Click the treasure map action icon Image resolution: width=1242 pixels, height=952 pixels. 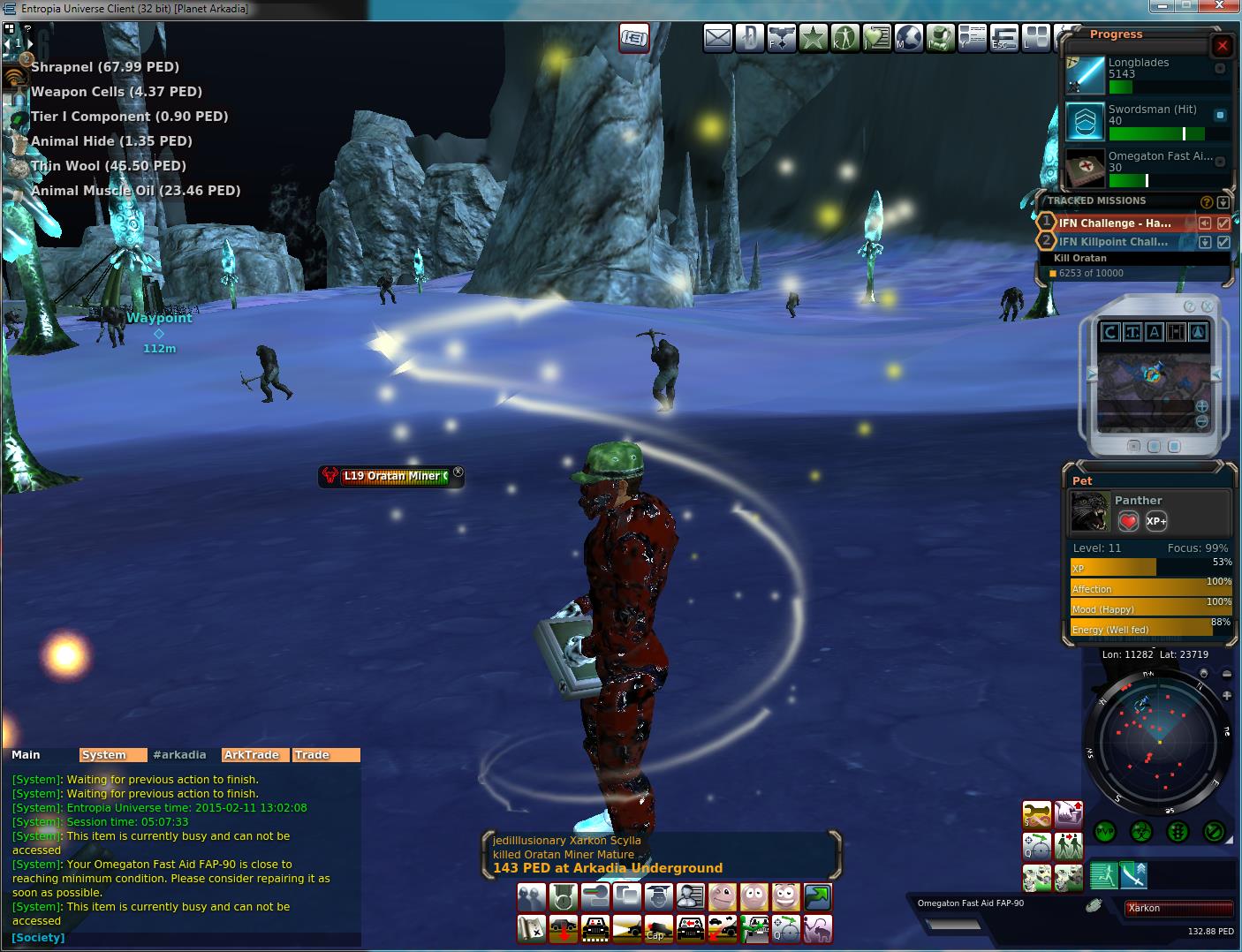(x=531, y=929)
